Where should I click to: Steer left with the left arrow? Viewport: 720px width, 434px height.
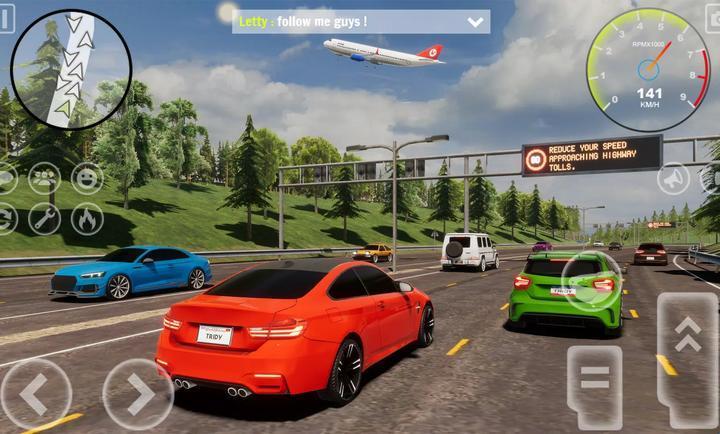coord(34,394)
